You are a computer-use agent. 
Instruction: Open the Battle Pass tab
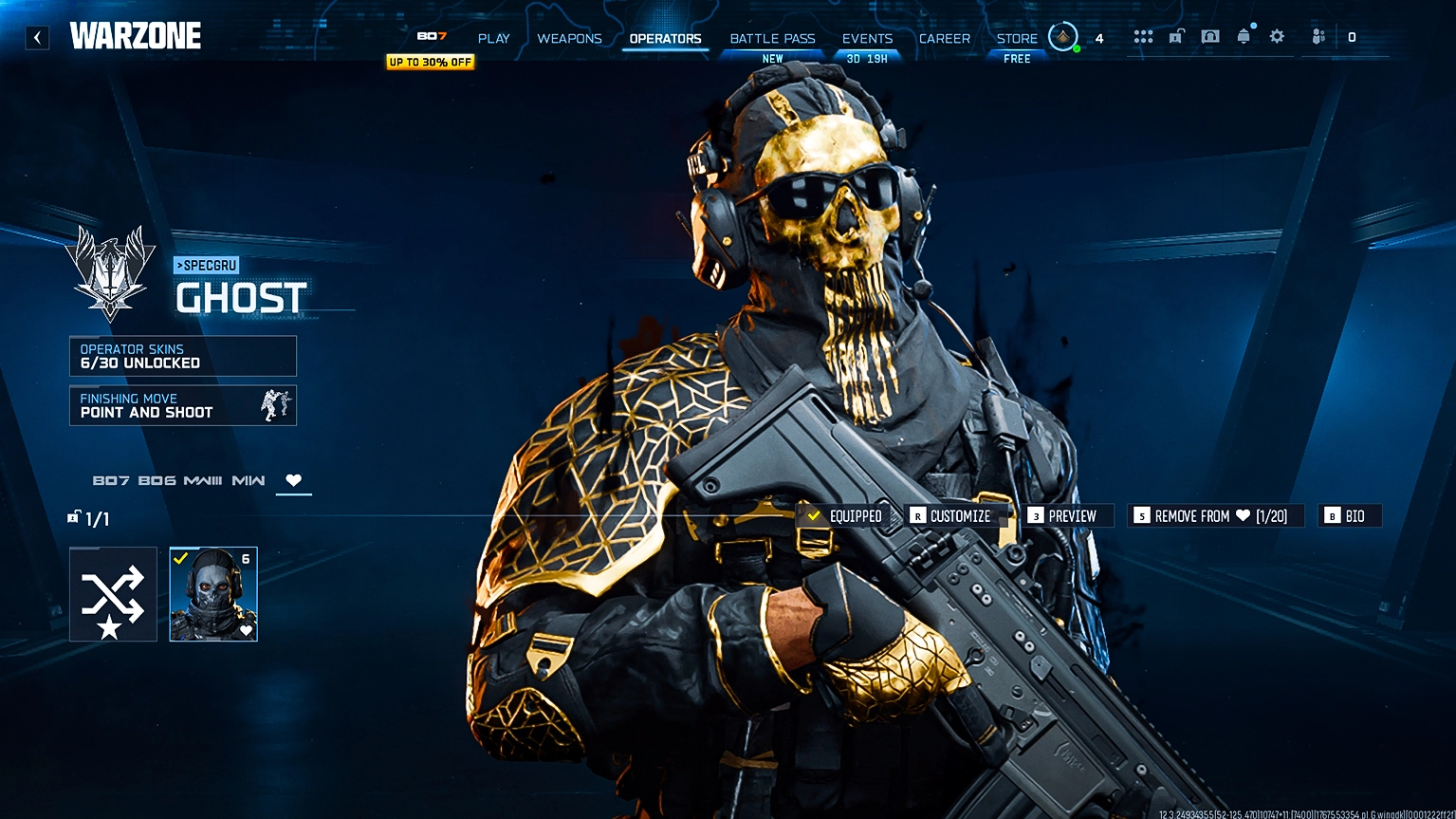[771, 38]
